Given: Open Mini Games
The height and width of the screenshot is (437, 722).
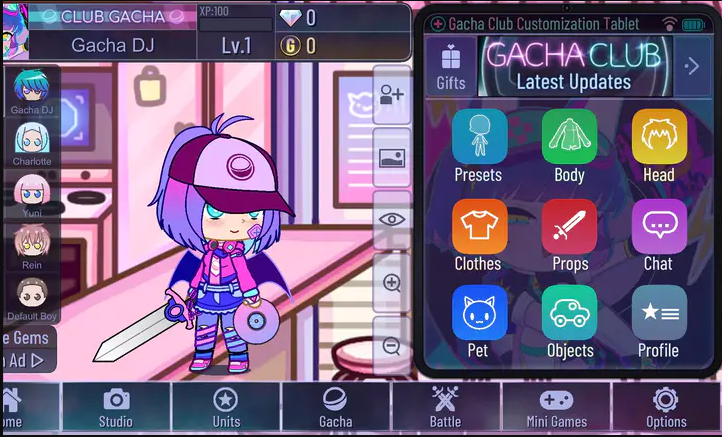Looking at the screenshot, I should pyautogui.click(x=556, y=407).
